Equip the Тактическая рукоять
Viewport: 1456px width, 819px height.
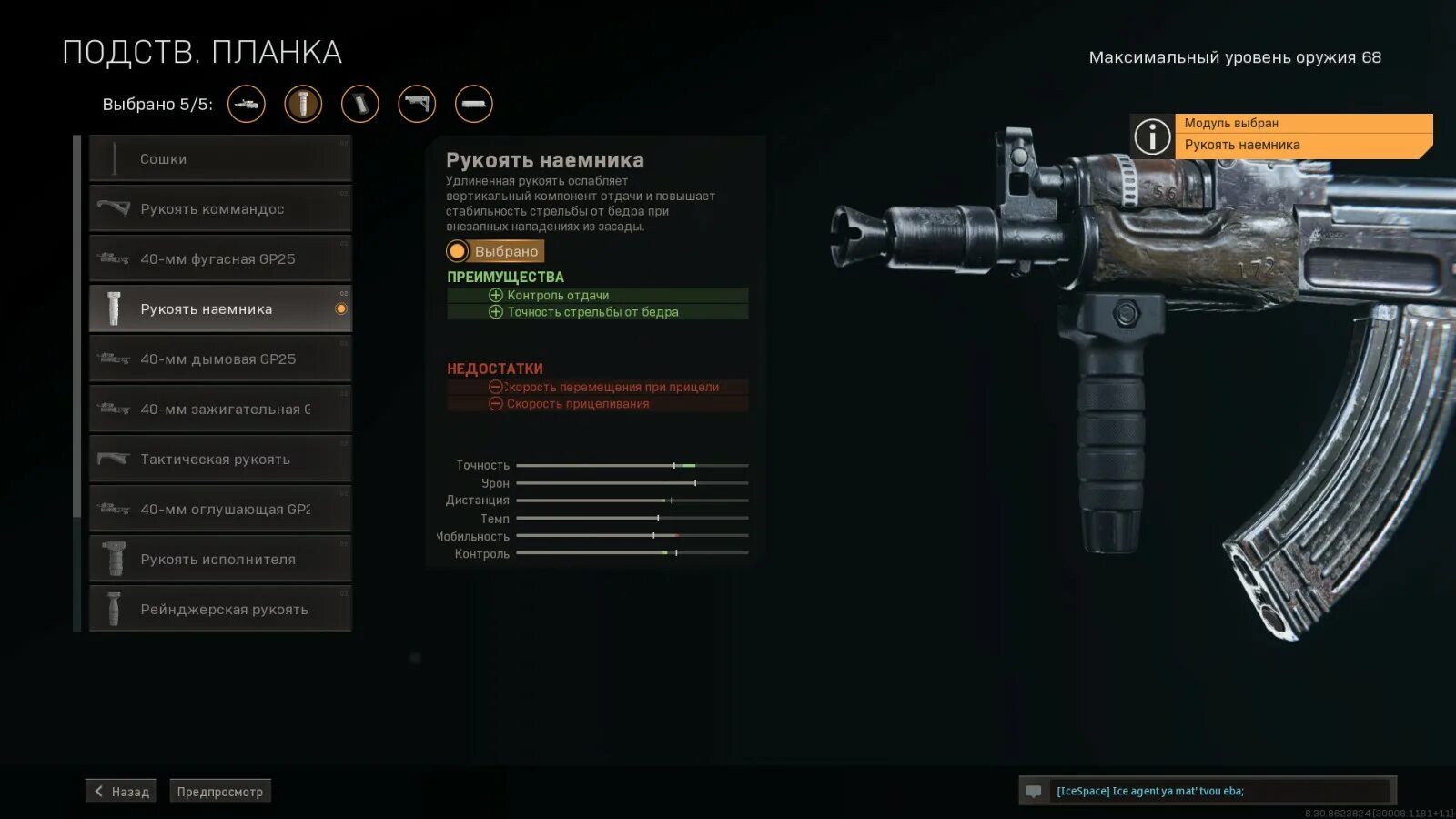coord(220,460)
